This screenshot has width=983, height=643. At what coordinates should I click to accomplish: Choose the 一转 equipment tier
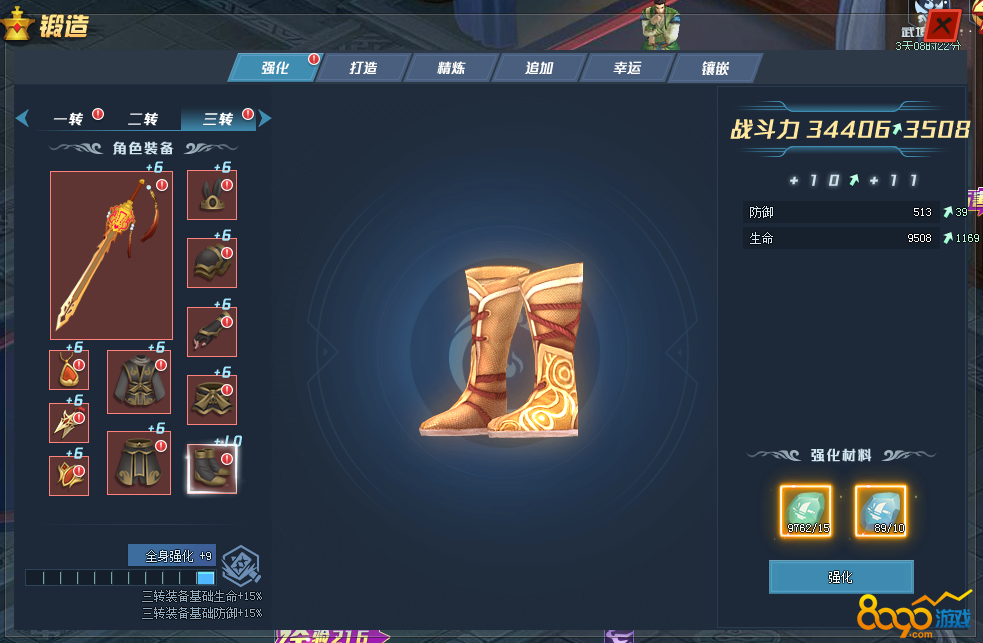pyautogui.click(x=69, y=119)
